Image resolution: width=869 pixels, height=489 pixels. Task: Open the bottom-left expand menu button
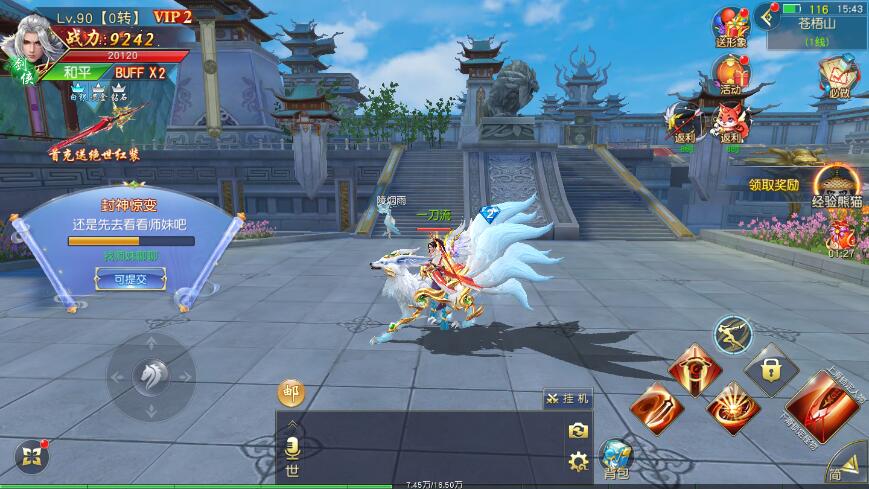pyautogui.click(x=31, y=457)
